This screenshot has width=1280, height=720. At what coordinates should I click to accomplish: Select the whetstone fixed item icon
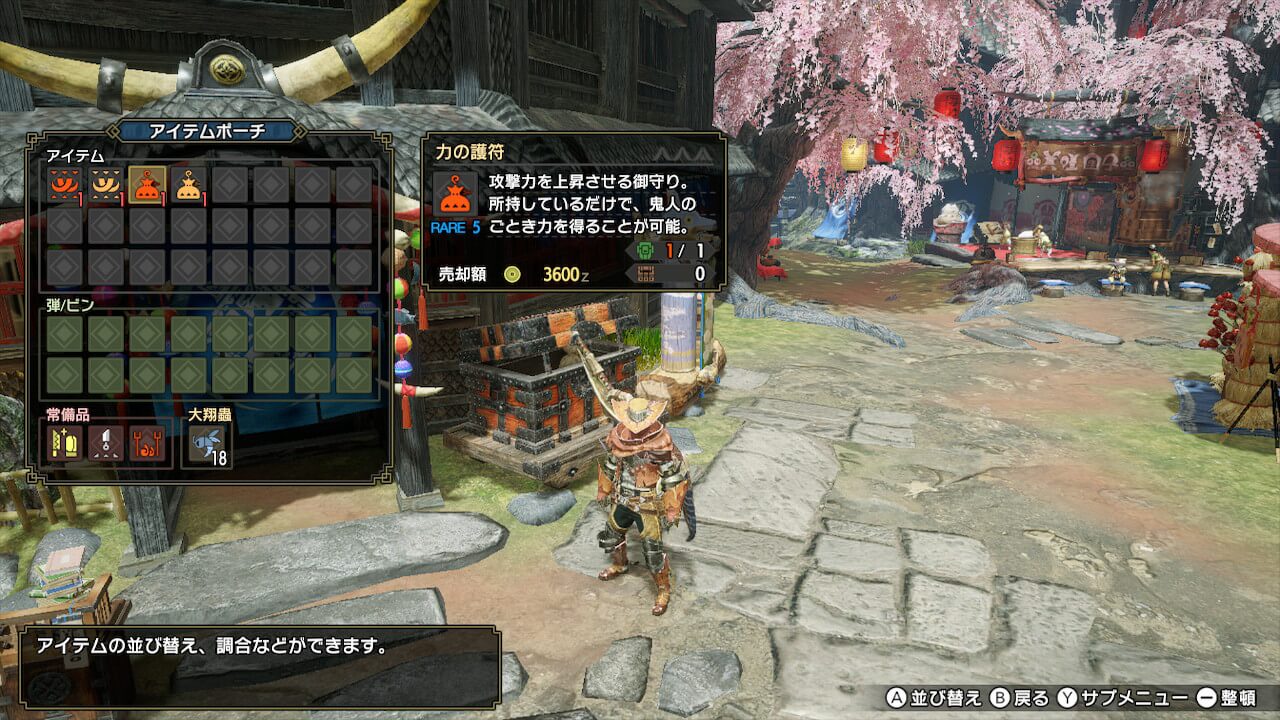click(x=65, y=442)
